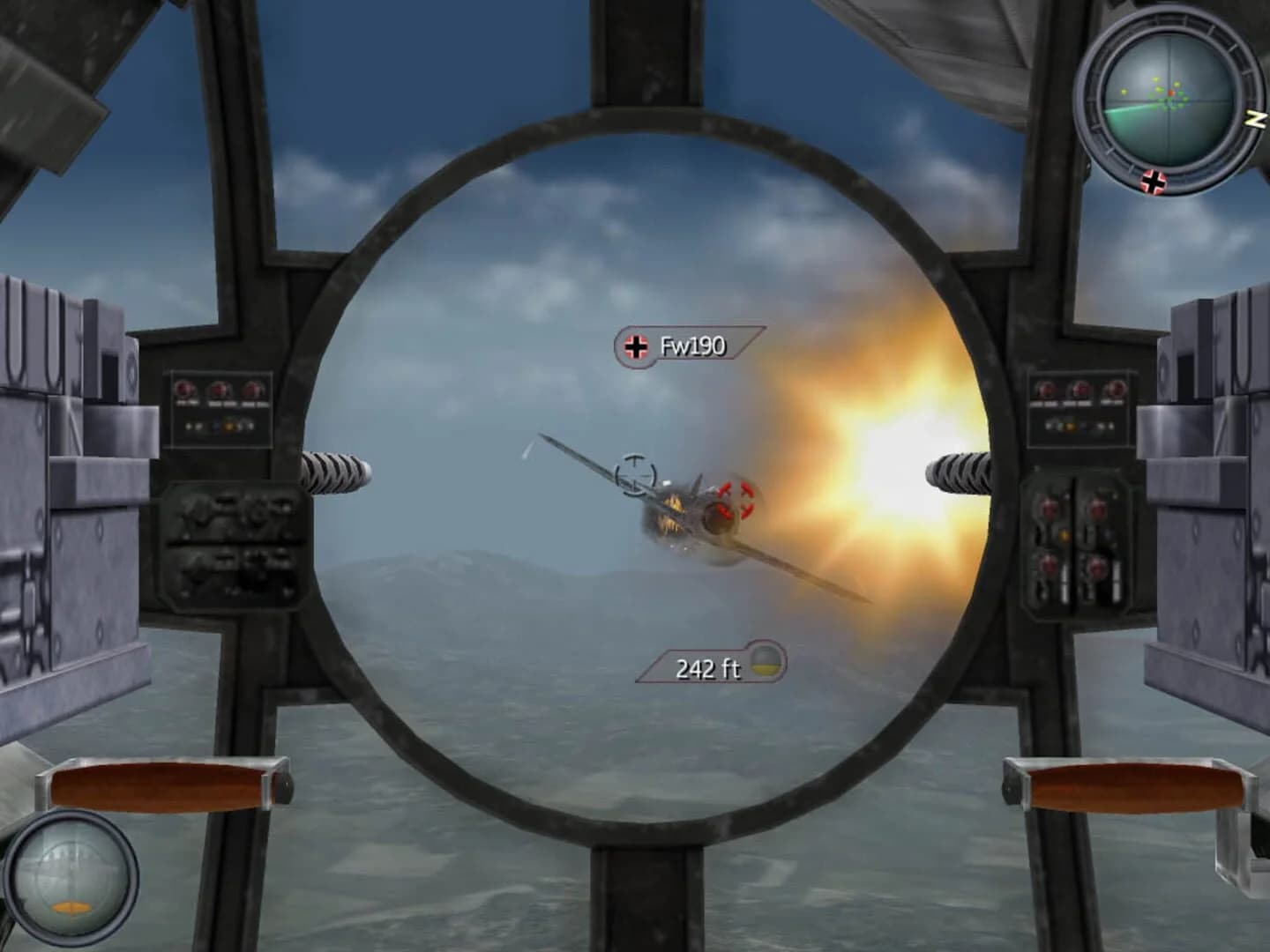Click the central gunsight crosshair

(x=633, y=473)
